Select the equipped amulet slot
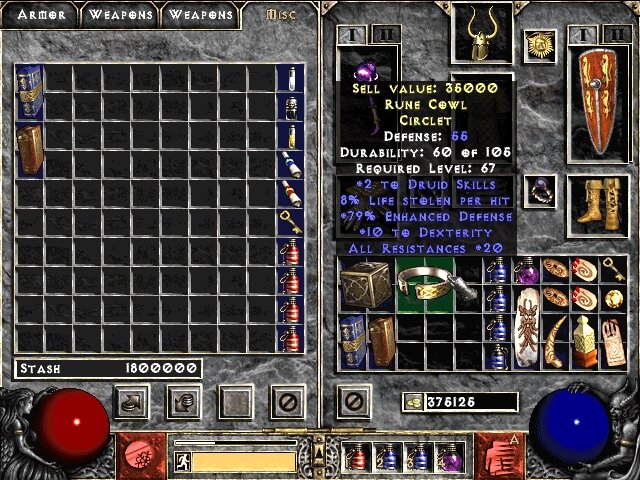The image size is (640, 480). (540, 43)
